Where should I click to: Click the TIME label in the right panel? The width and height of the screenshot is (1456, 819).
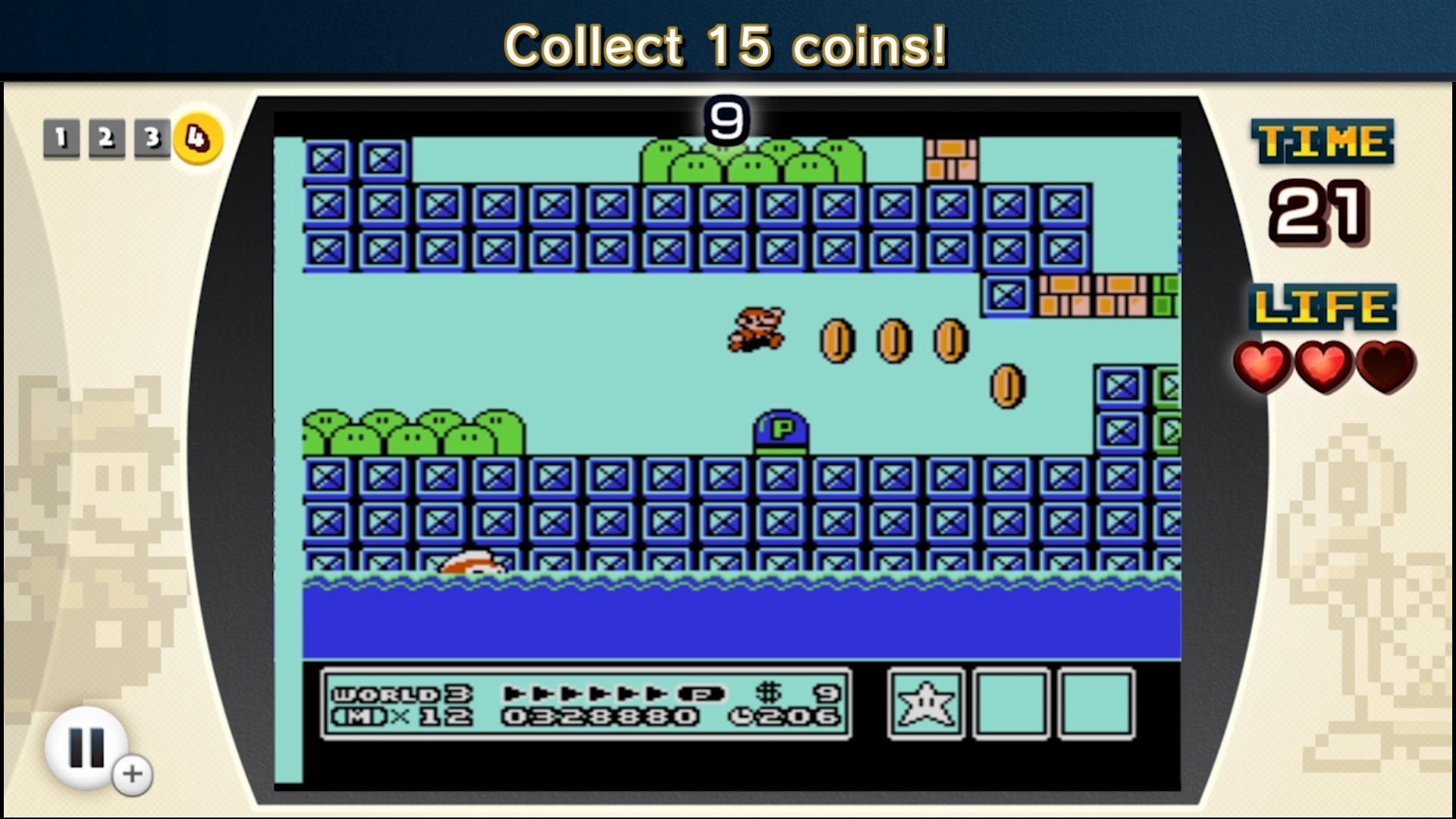pyautogui.click(x=1321, y=140)
